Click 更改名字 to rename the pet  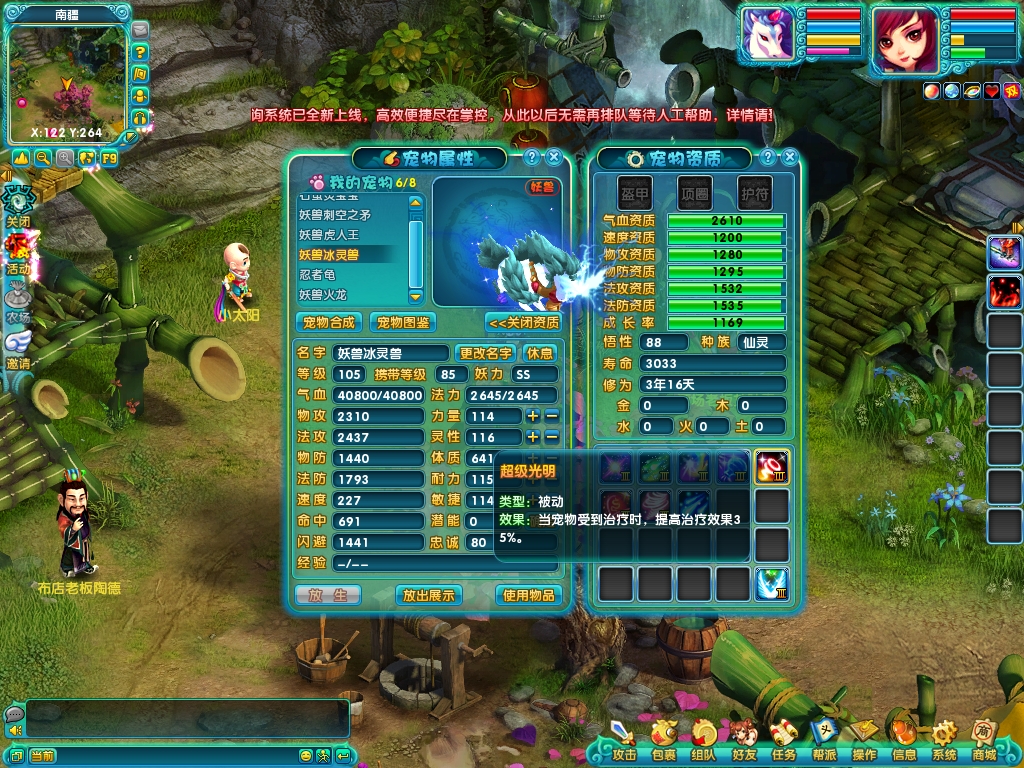(x=486, y=353)
